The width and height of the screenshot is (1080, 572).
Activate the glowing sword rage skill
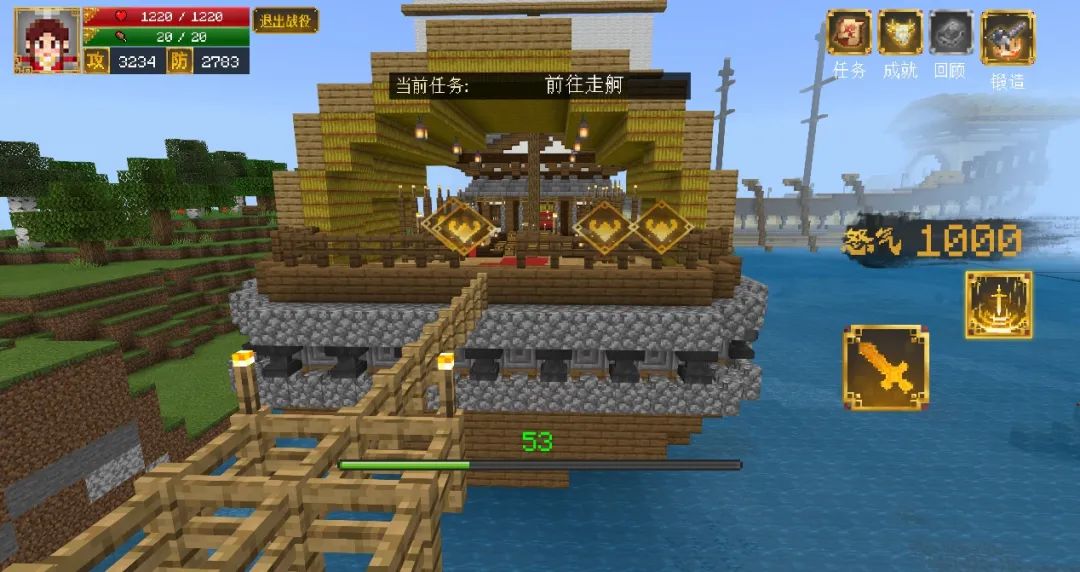pyautogui.click(x=998, y=305)
